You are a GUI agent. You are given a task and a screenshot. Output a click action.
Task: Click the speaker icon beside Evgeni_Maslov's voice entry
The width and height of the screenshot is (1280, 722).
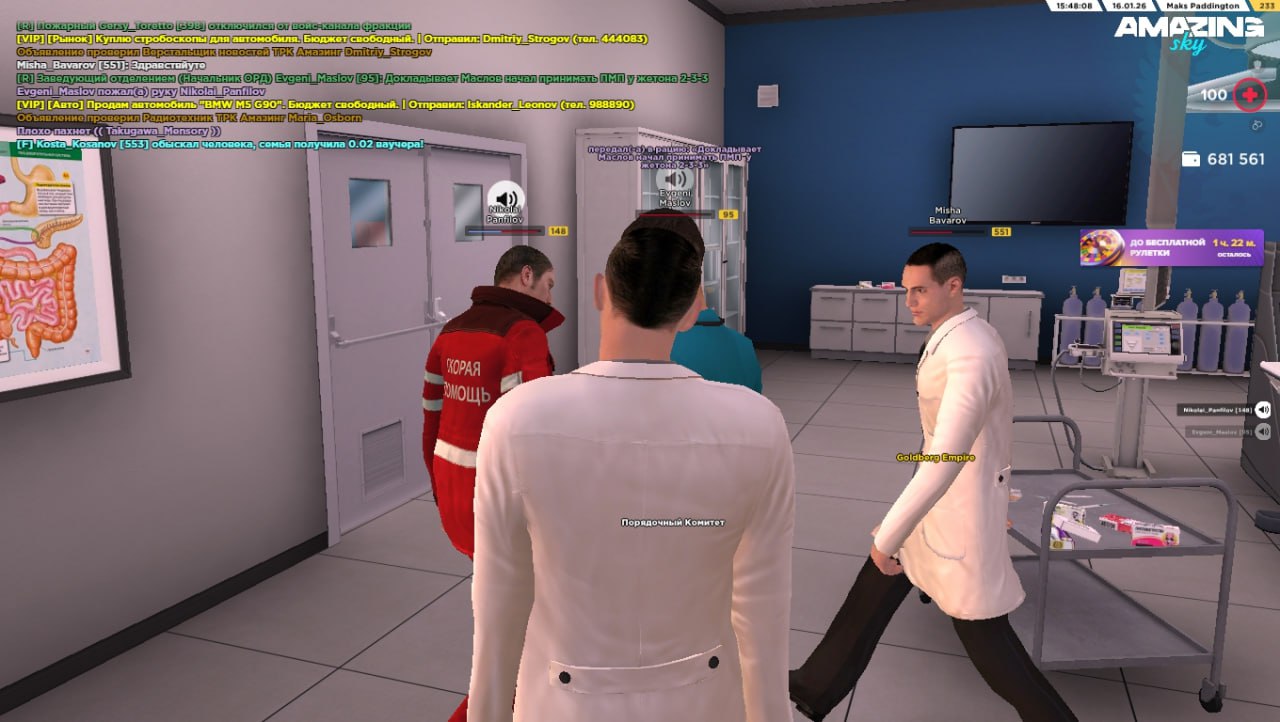tap(1263, 432)
